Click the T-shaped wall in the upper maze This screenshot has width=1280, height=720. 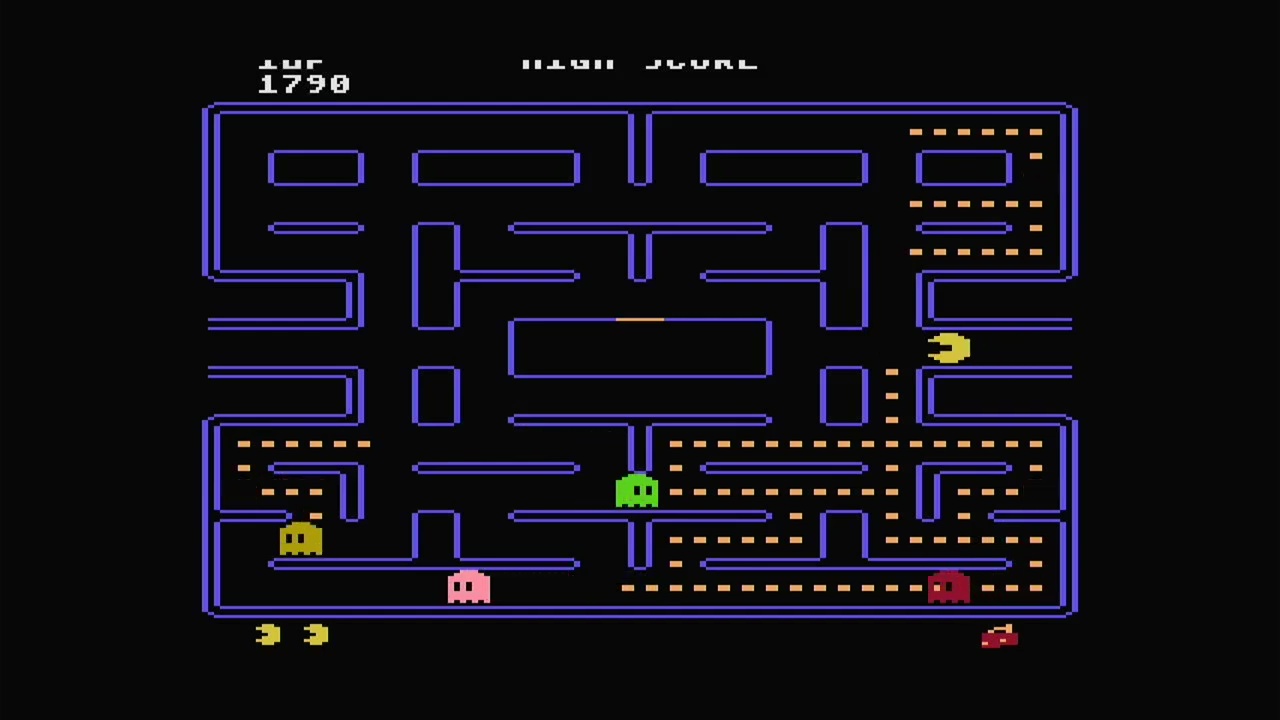coord(640,248)
